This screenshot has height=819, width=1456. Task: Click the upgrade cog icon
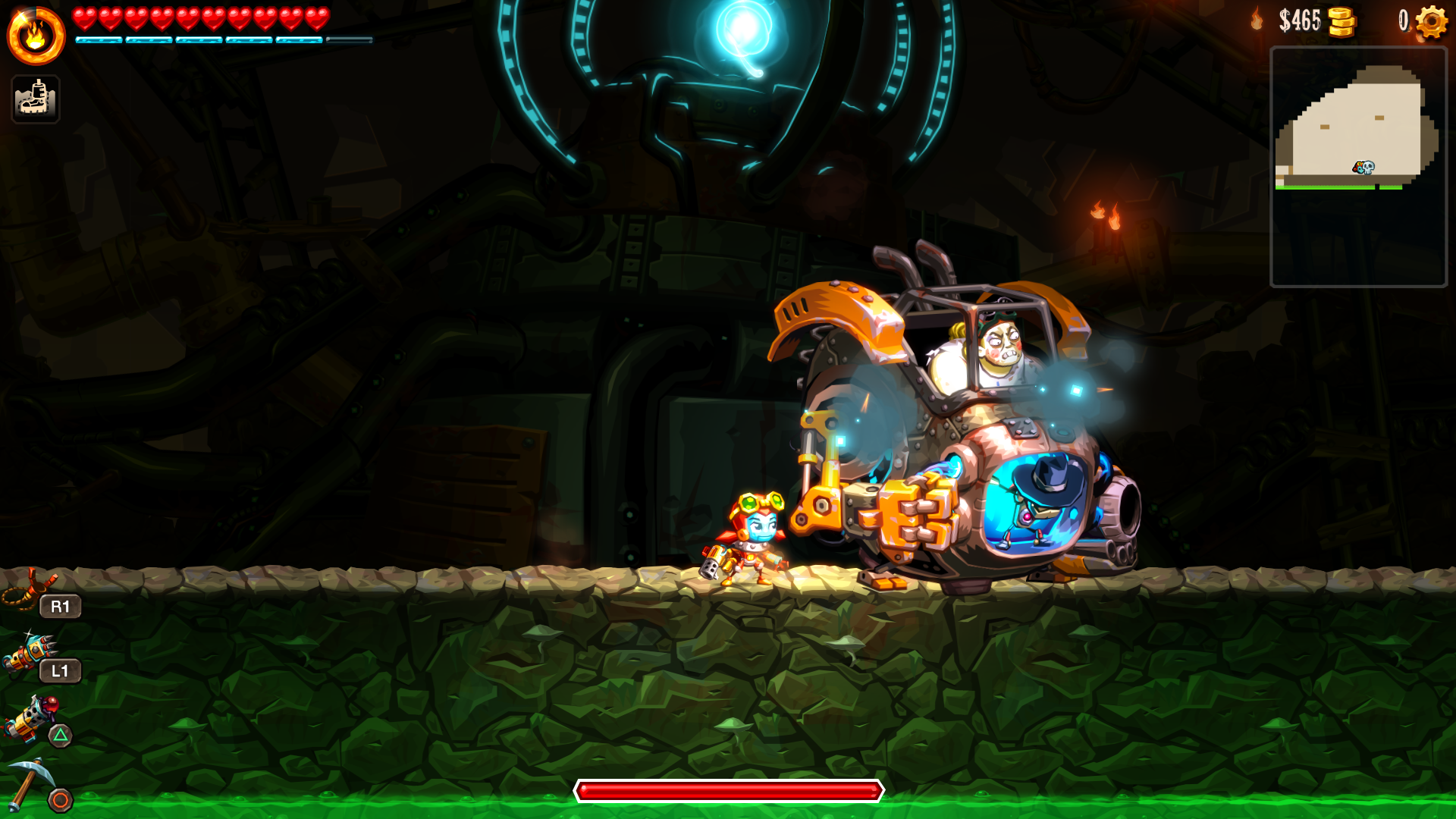coord(1431,21)
